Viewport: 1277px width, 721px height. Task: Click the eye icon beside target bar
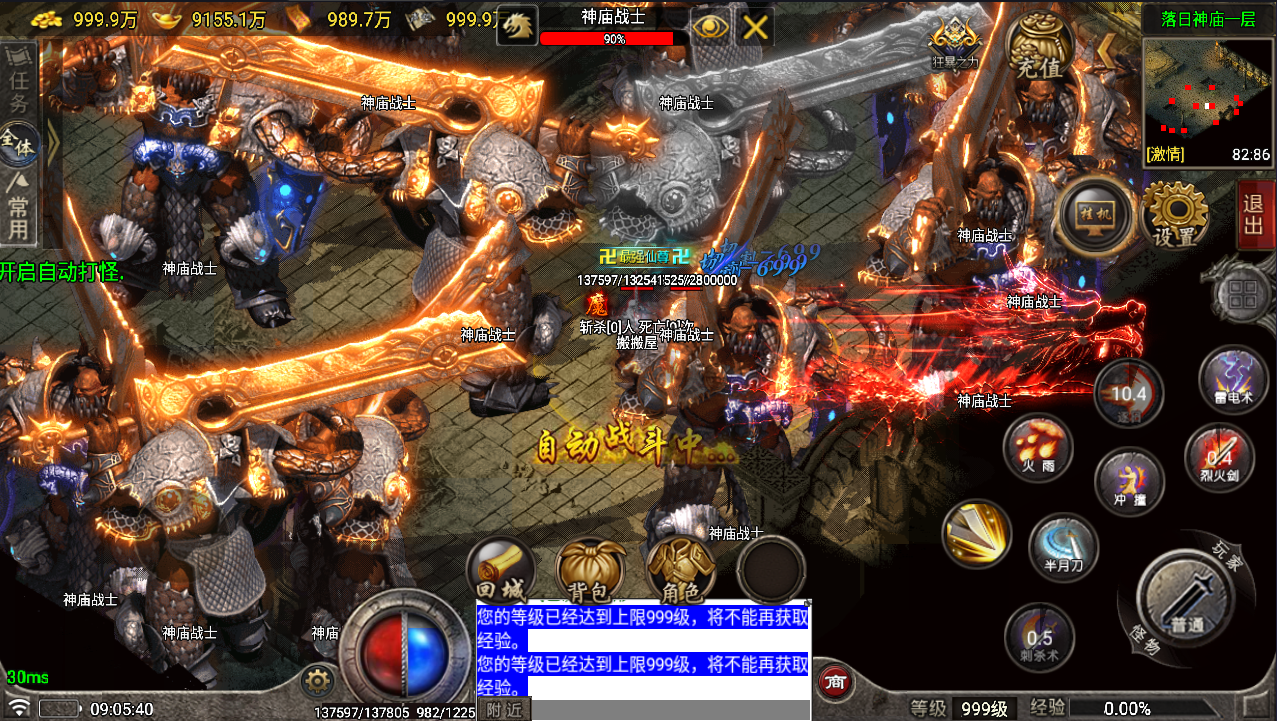coord(710,27)
